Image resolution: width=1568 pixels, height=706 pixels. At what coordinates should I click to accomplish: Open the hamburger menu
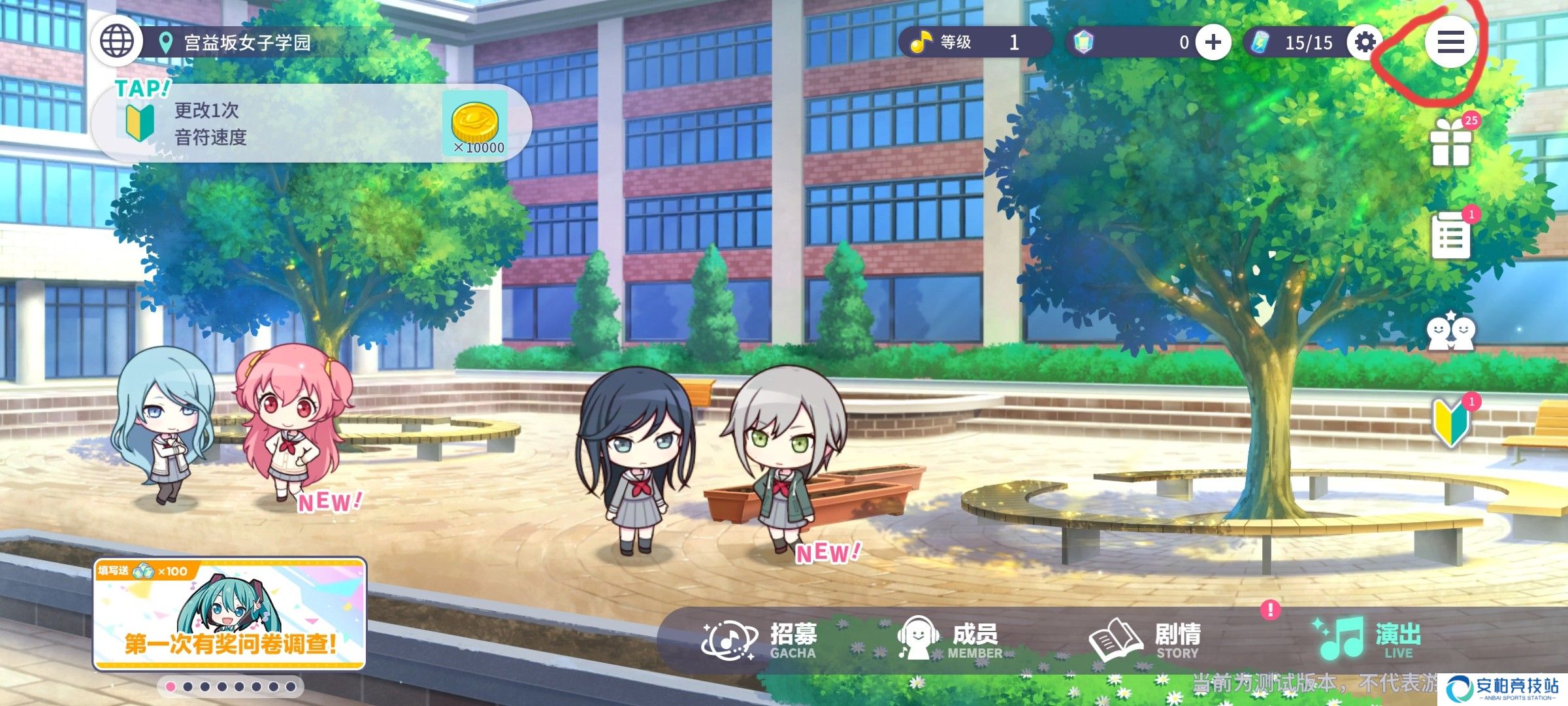(1450, 42)
